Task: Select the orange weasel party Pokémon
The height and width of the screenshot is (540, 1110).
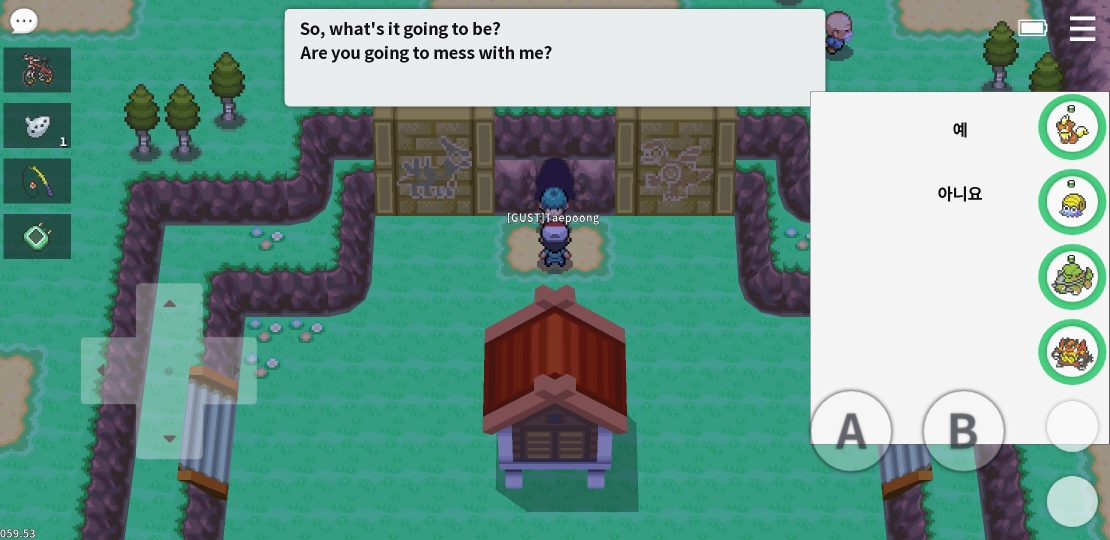Action: [1072, 127]
